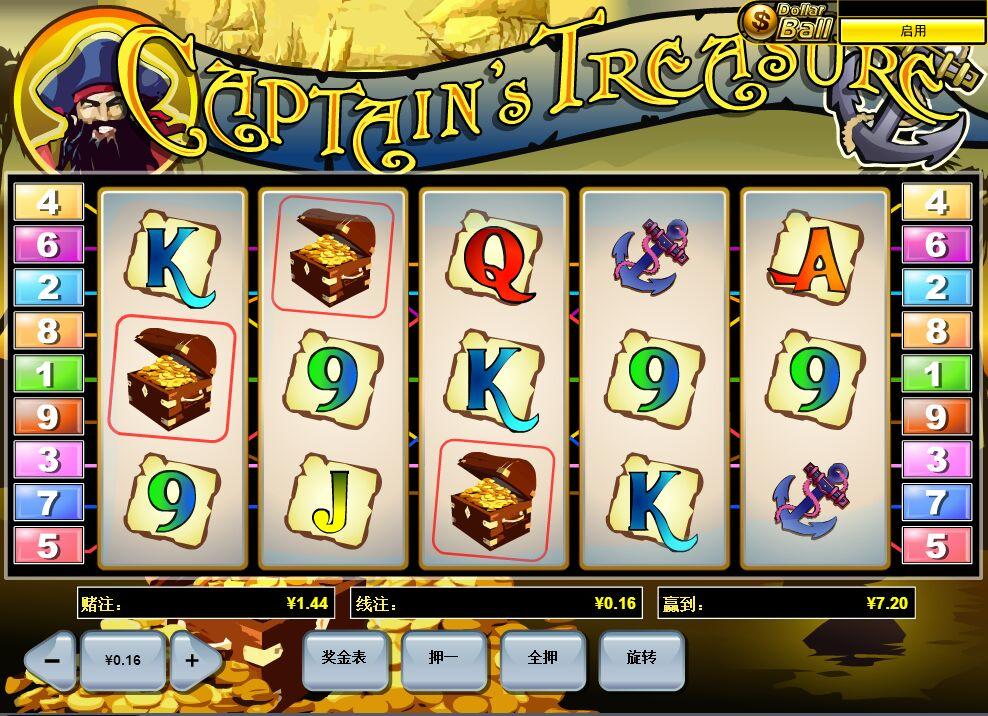Pick payline 7 in the right column
This screenshot has width=988, height=716.
pos(936,503)
